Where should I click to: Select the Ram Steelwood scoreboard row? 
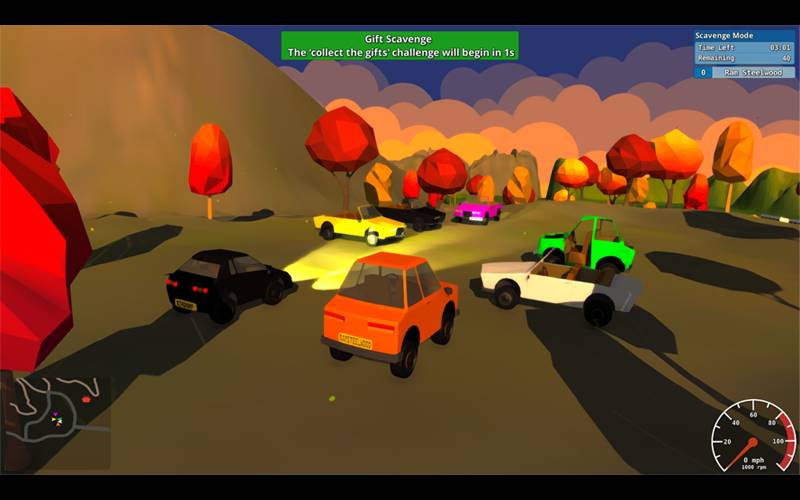tap(745, 72)
